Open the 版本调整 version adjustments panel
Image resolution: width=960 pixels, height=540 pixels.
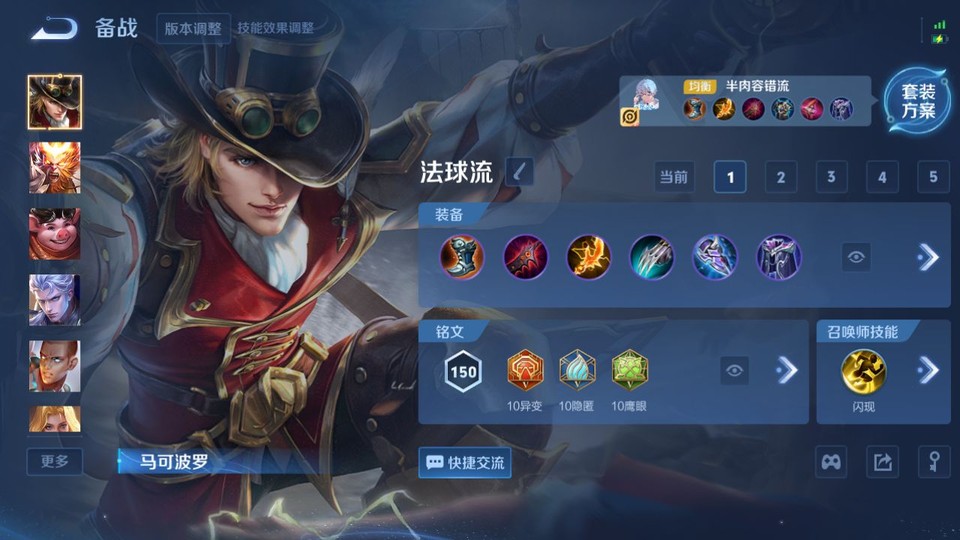[193, 28]
